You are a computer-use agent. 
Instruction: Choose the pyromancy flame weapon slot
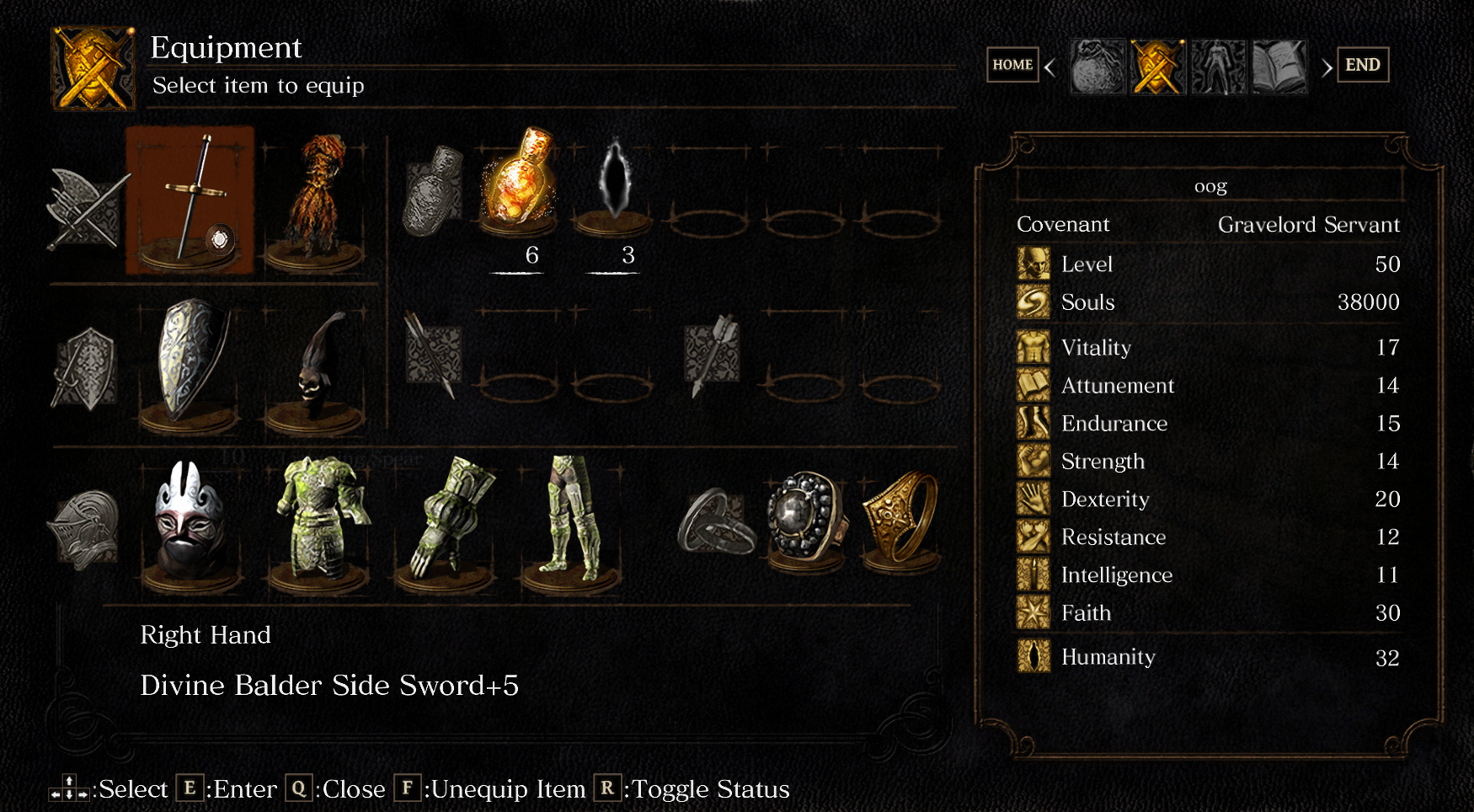point(316,202)
